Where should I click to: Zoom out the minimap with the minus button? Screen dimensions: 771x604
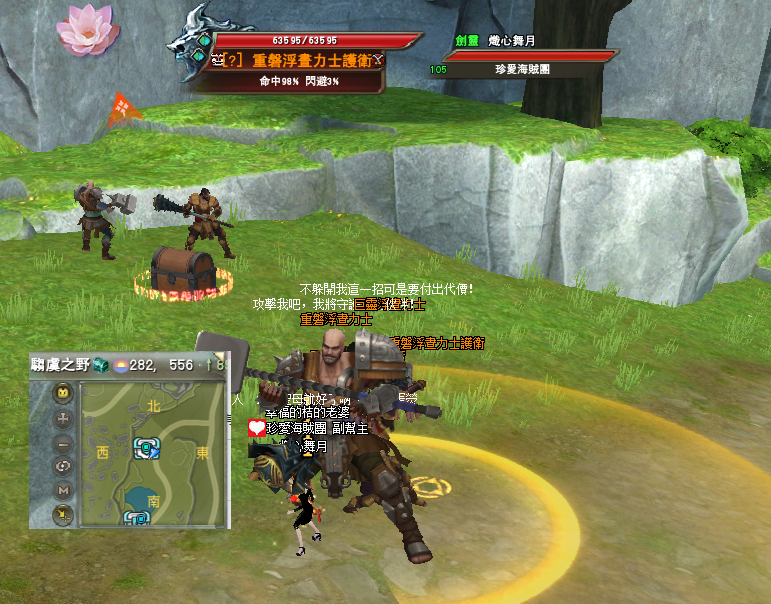(64, 443)
